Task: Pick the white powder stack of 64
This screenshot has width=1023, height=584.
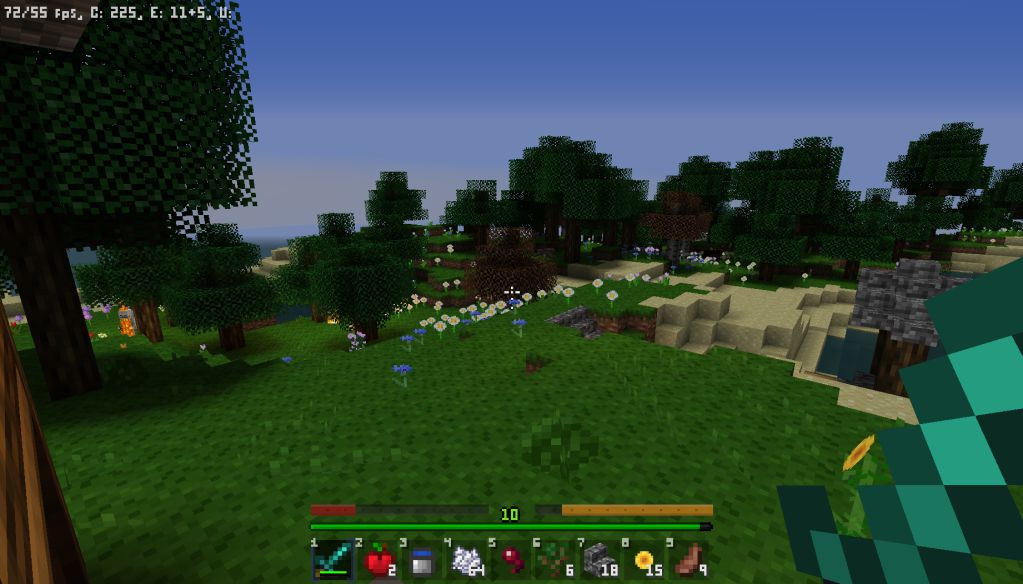Action: (x=466, y=560)
